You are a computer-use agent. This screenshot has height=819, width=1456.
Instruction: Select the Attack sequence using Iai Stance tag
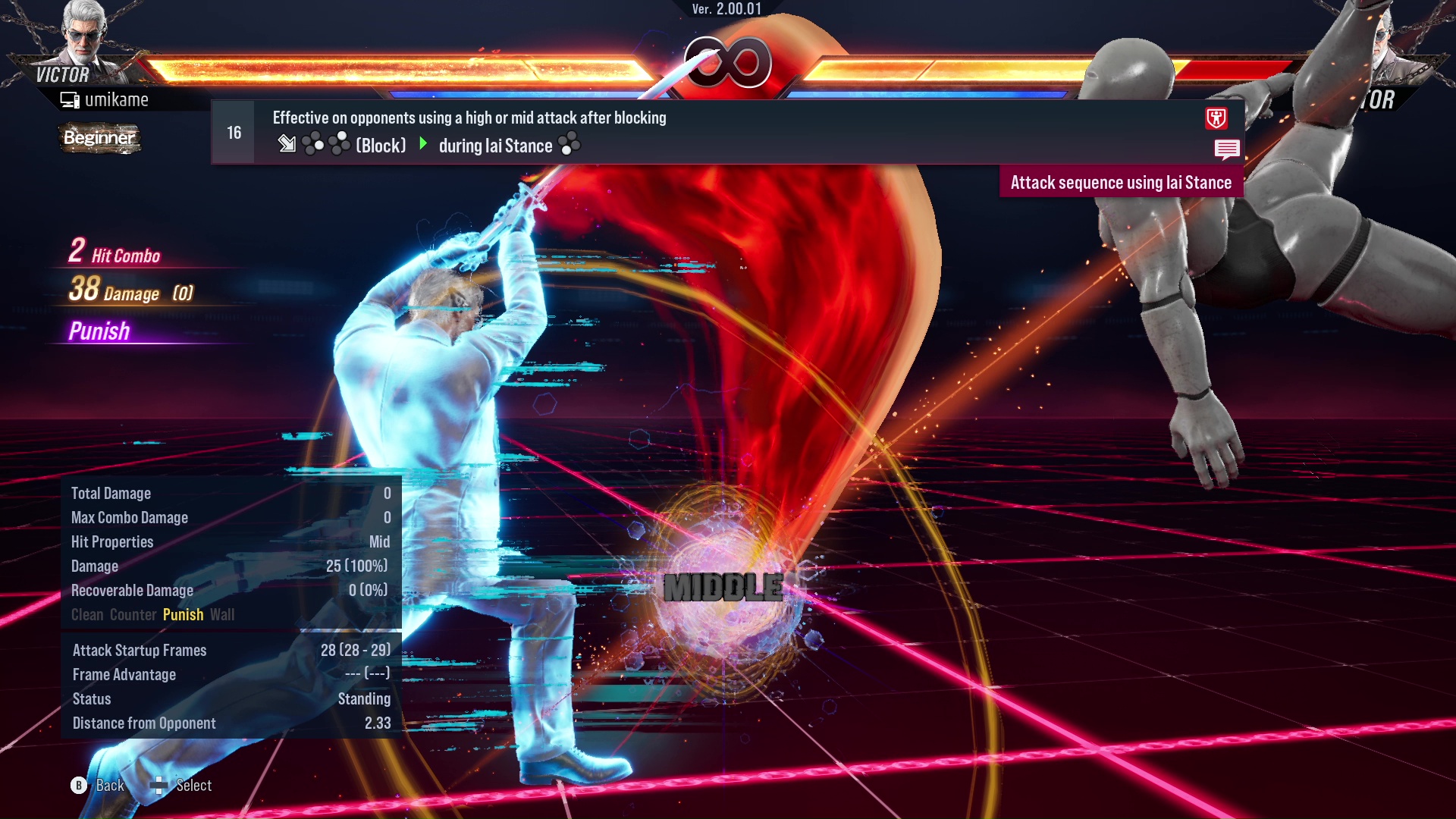(1121, 183)
